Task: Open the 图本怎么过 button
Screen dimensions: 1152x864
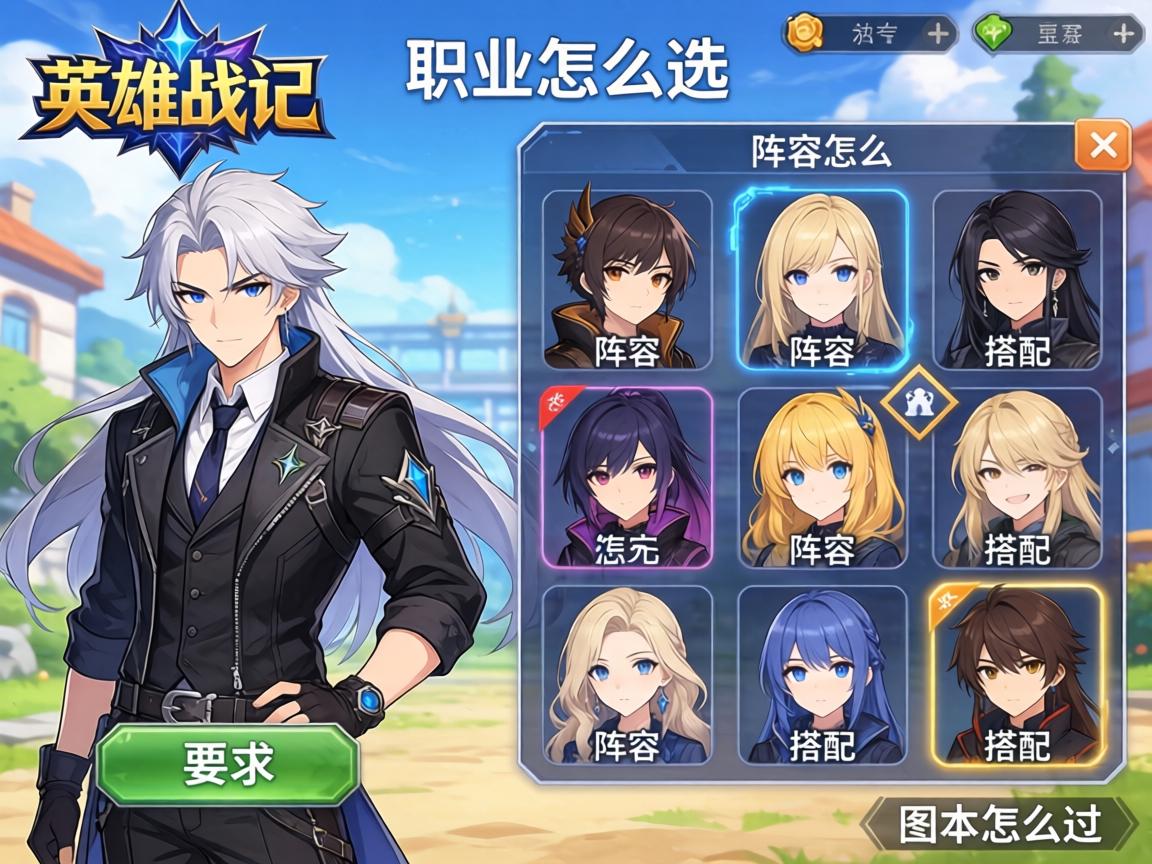Action: [x=999, y=824]
